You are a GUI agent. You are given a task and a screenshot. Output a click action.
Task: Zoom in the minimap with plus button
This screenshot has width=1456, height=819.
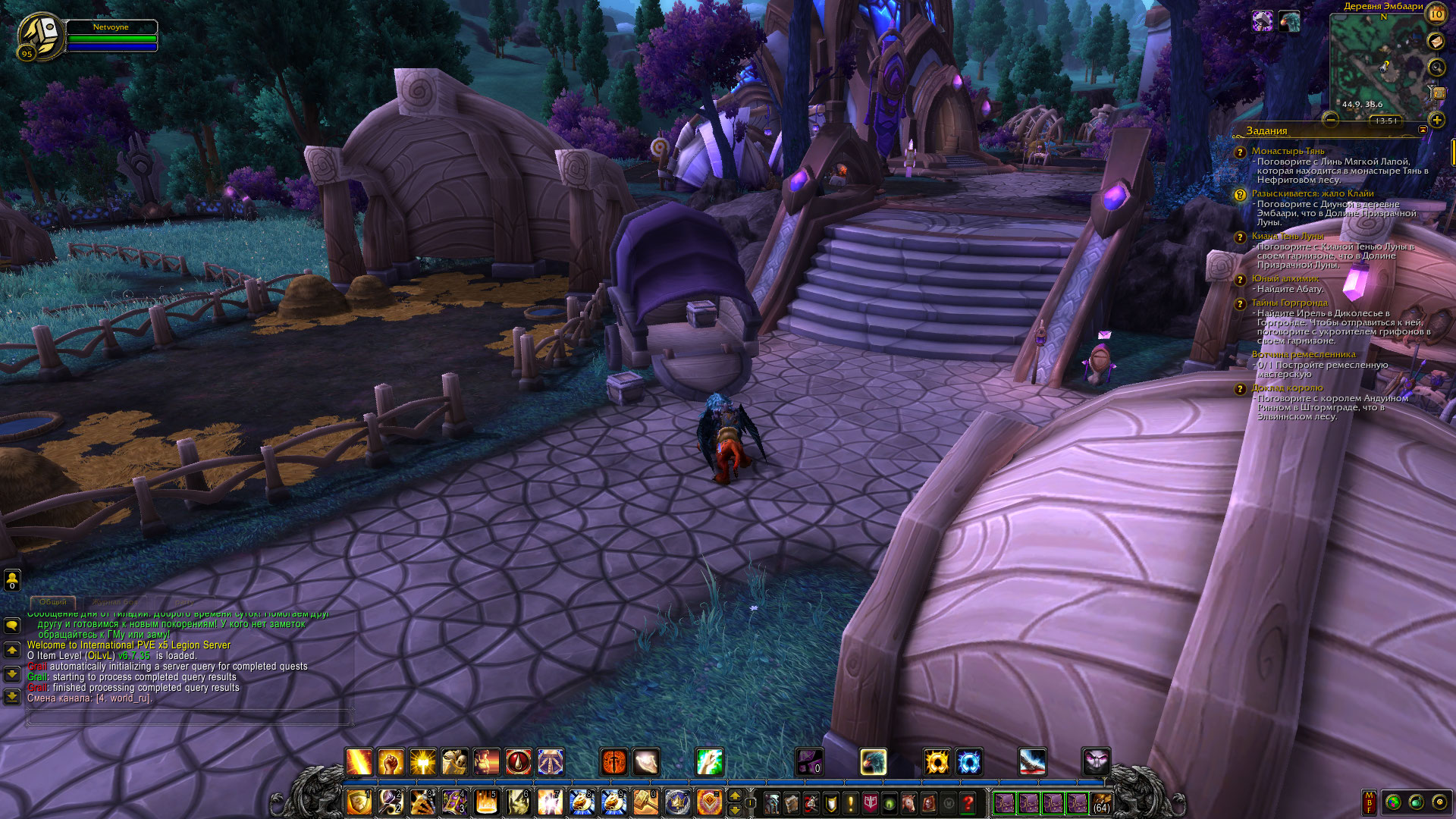[x=1436, y=120]
